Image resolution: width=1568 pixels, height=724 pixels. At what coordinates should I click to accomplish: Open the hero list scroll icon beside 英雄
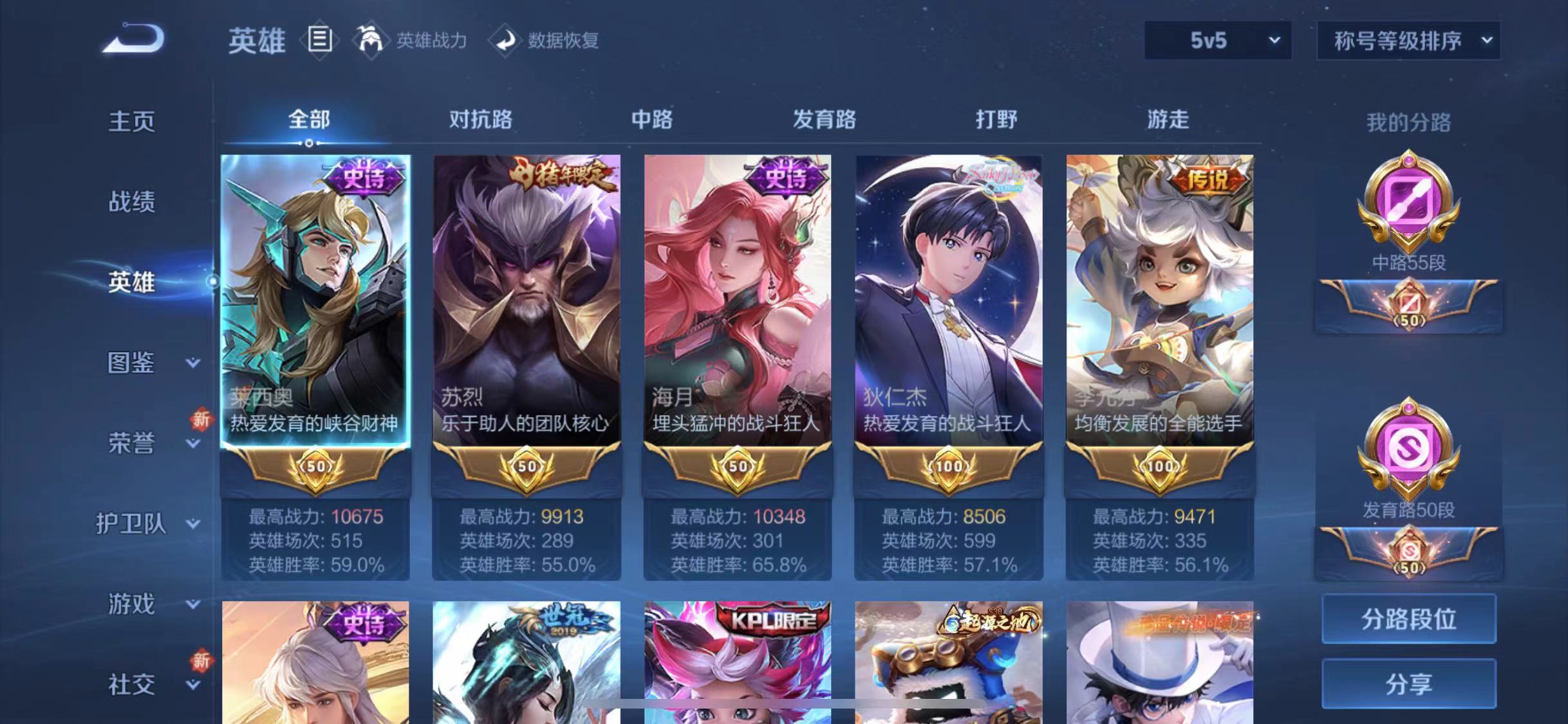pyautogui.click(x=320, y=40)
